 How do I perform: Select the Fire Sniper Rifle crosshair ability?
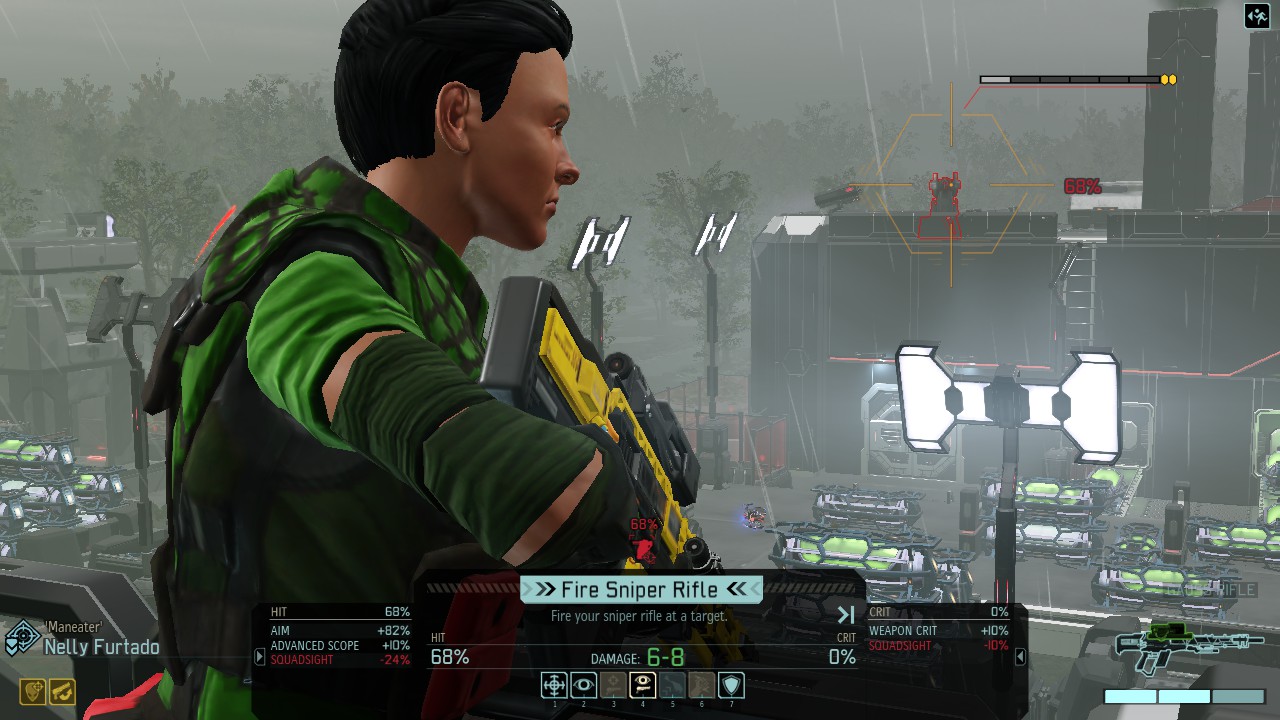(554, 684)
